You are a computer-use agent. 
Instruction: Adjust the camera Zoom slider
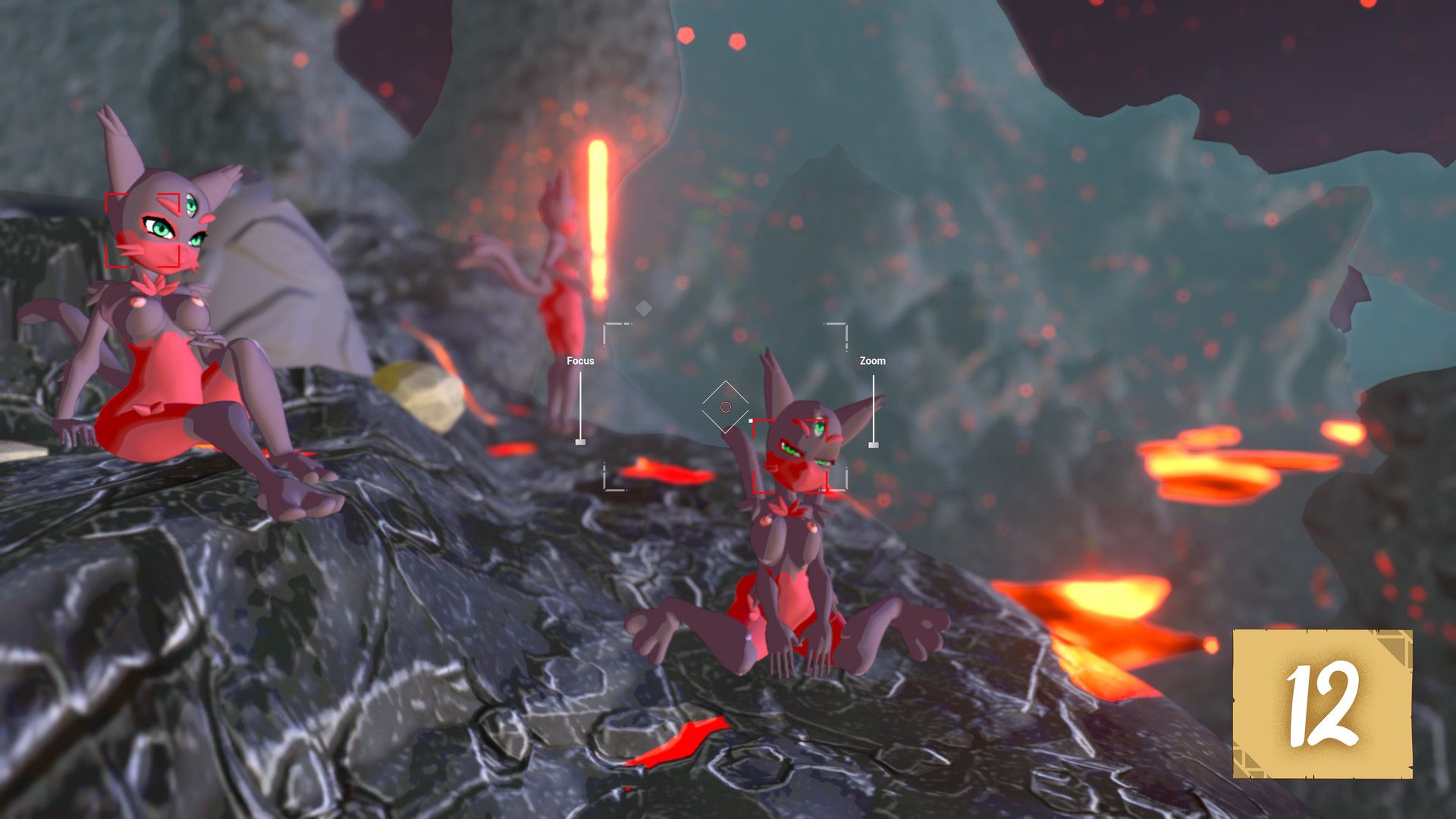pyautogui.click(x=873, y=444)
